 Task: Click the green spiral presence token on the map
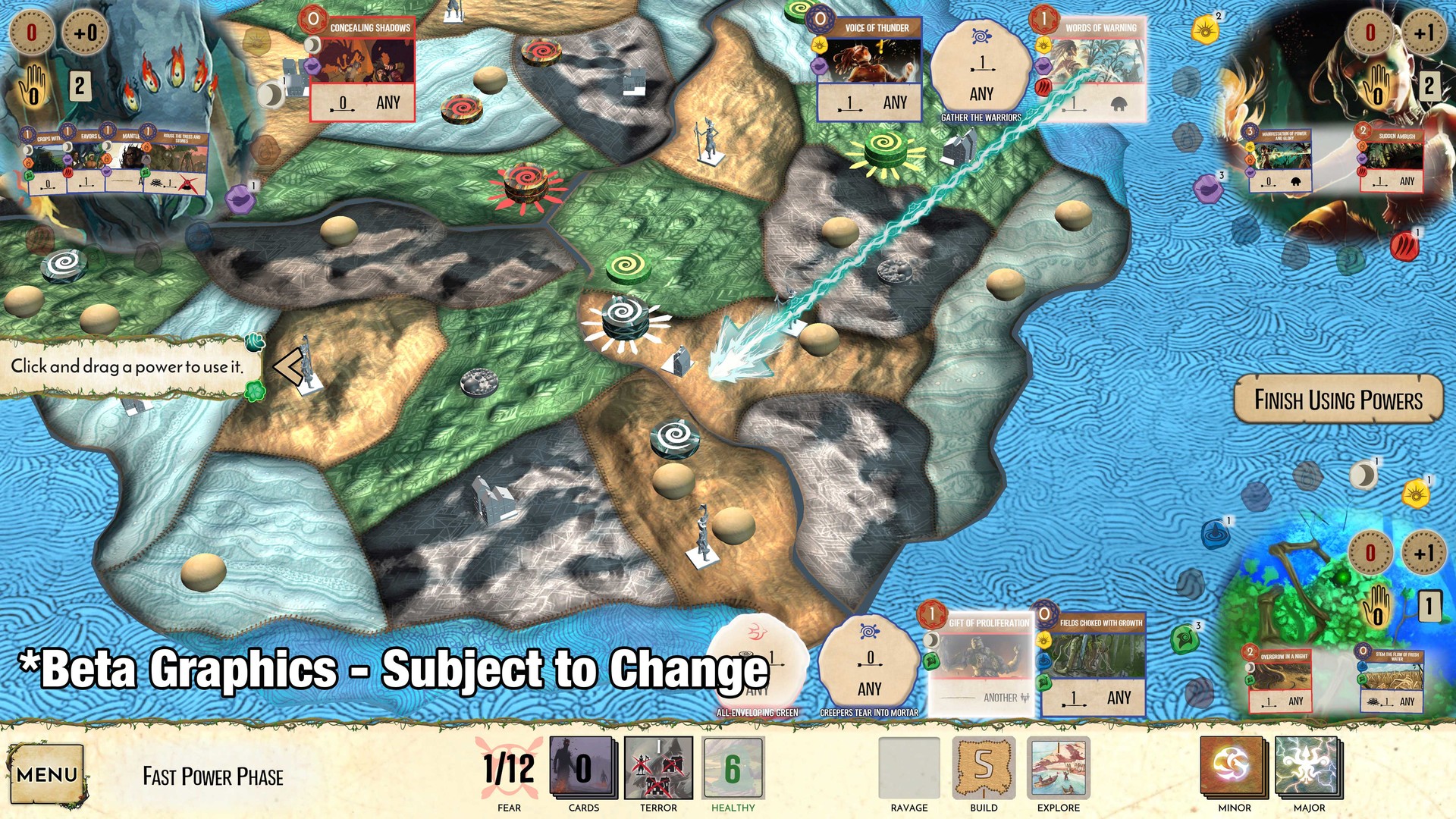tap(628, 266)
